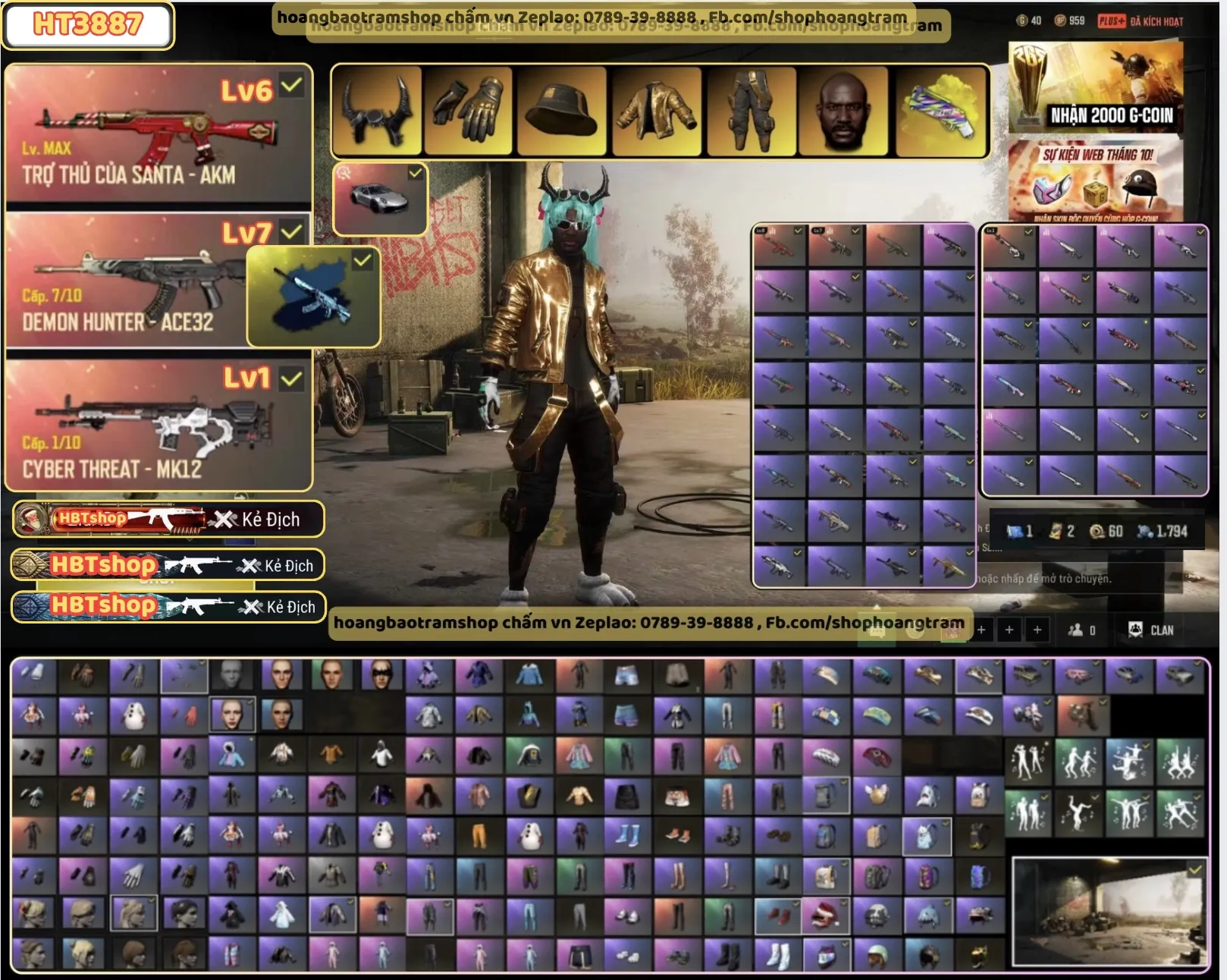The image size is (1227, 980).
Task: Select the colorful gun skin with yellow smoke
Action: coord(942,112)
